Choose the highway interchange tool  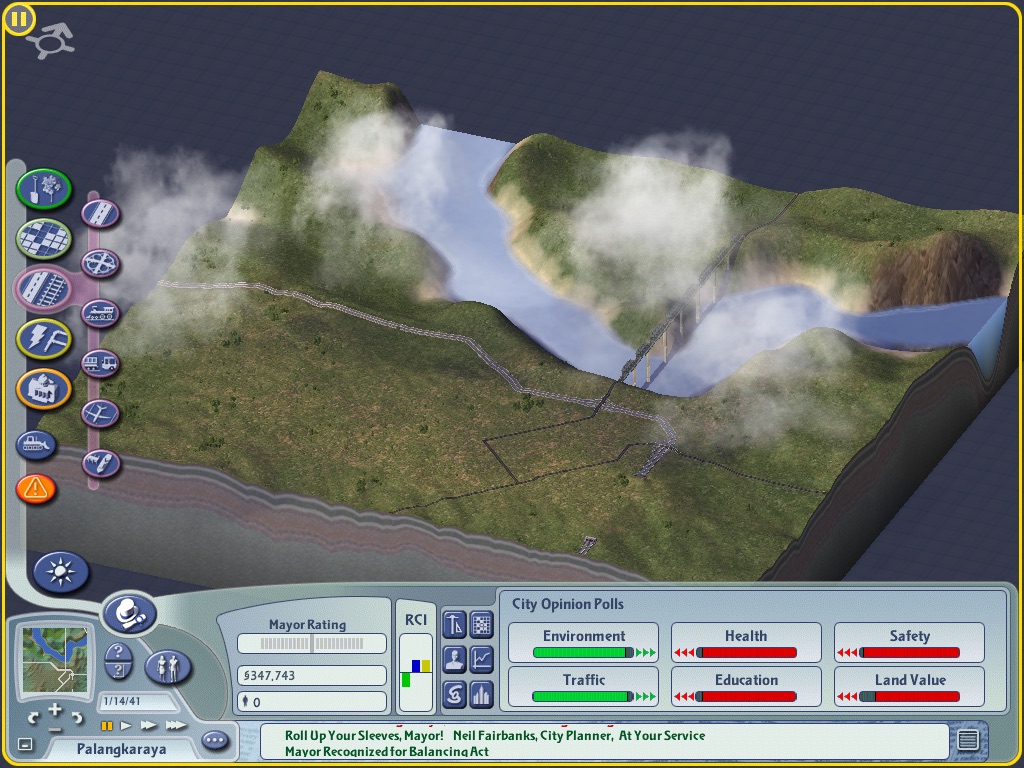click(x=100, y=264)
